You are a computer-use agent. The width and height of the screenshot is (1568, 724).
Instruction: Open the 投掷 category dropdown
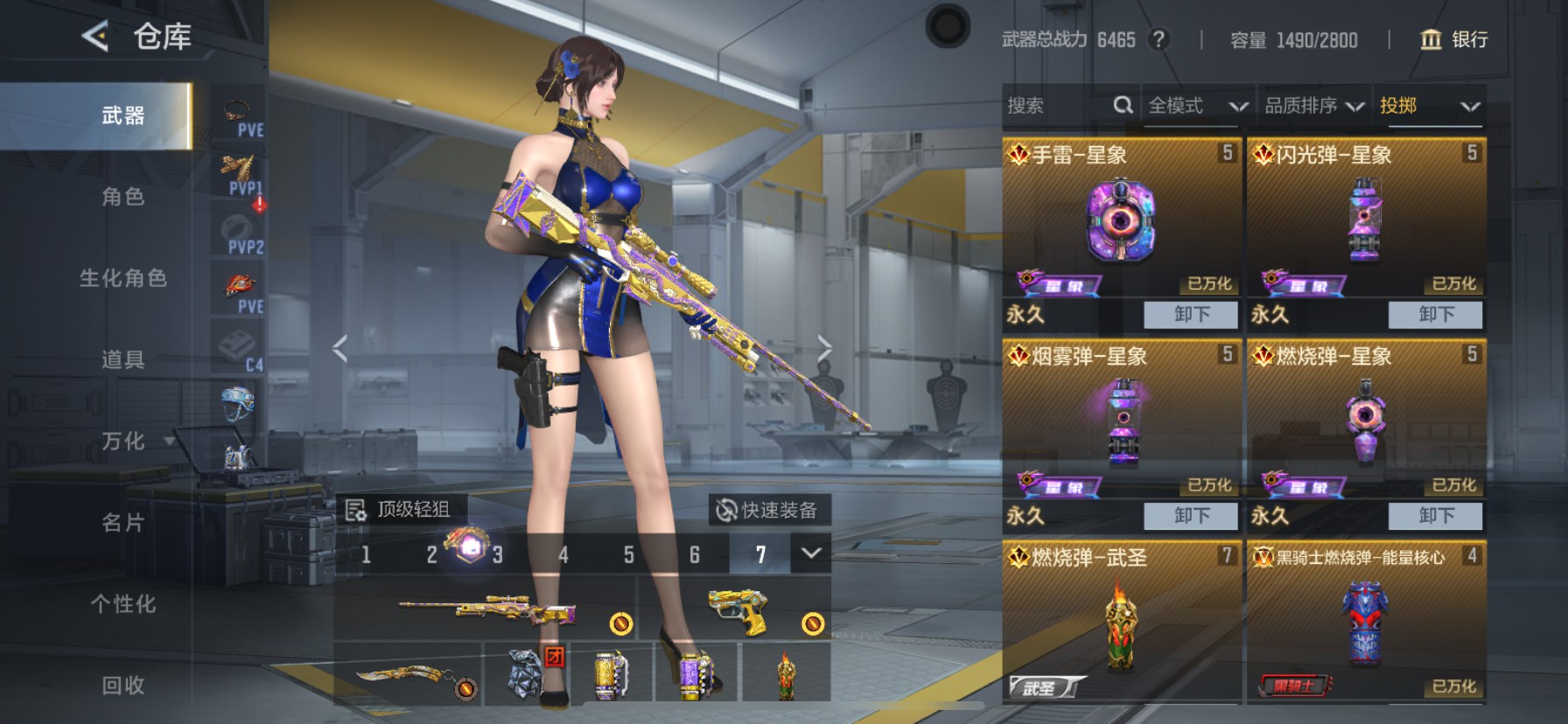[x=1426, y=105]
